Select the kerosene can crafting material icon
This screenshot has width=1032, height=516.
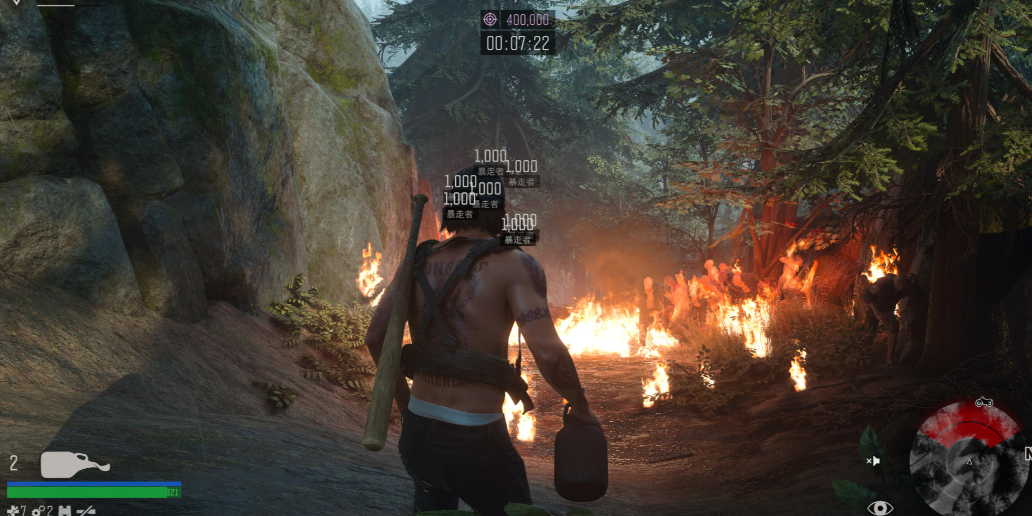coord(65,511)
